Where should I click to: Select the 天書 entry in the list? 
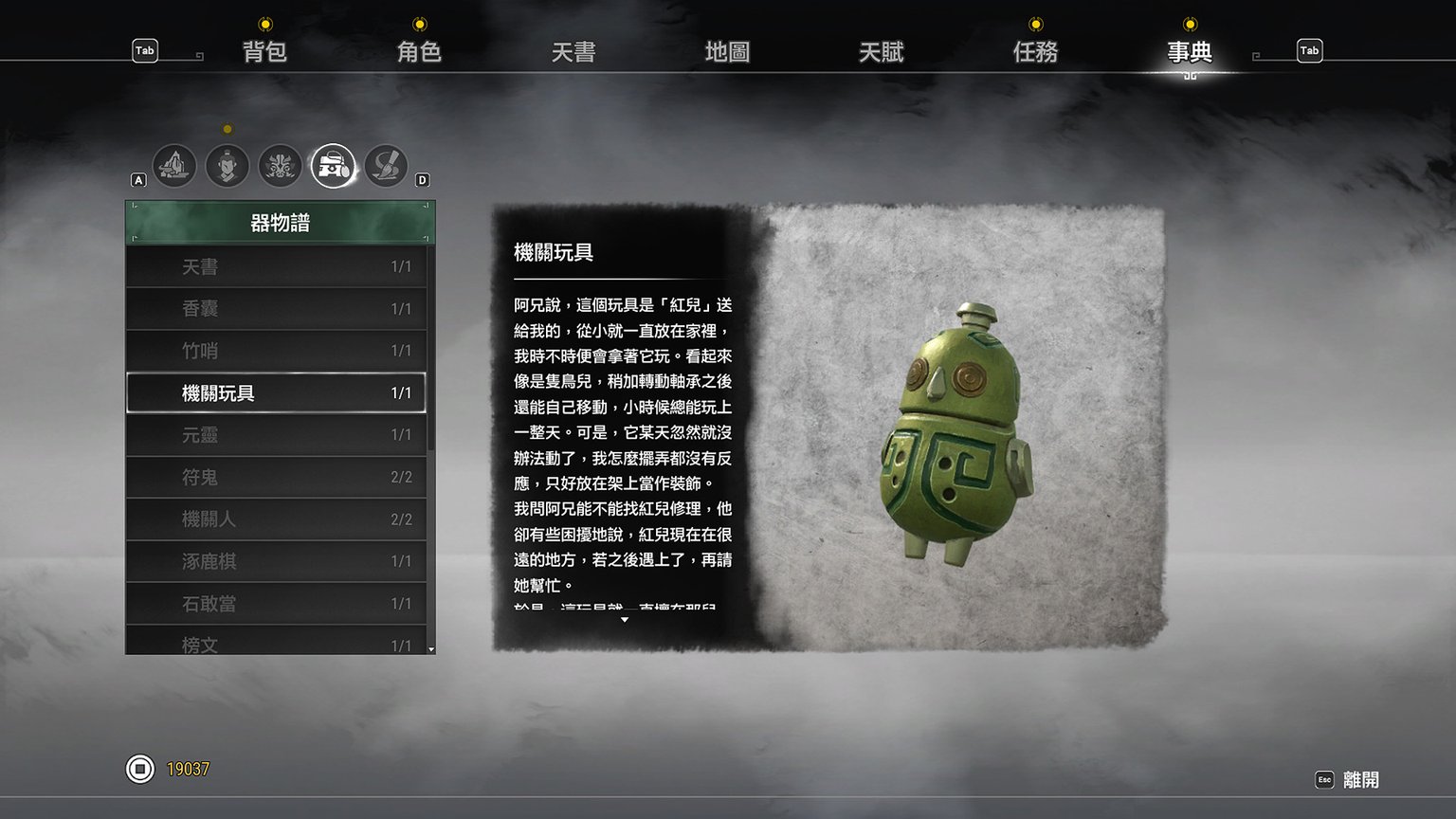277,266
